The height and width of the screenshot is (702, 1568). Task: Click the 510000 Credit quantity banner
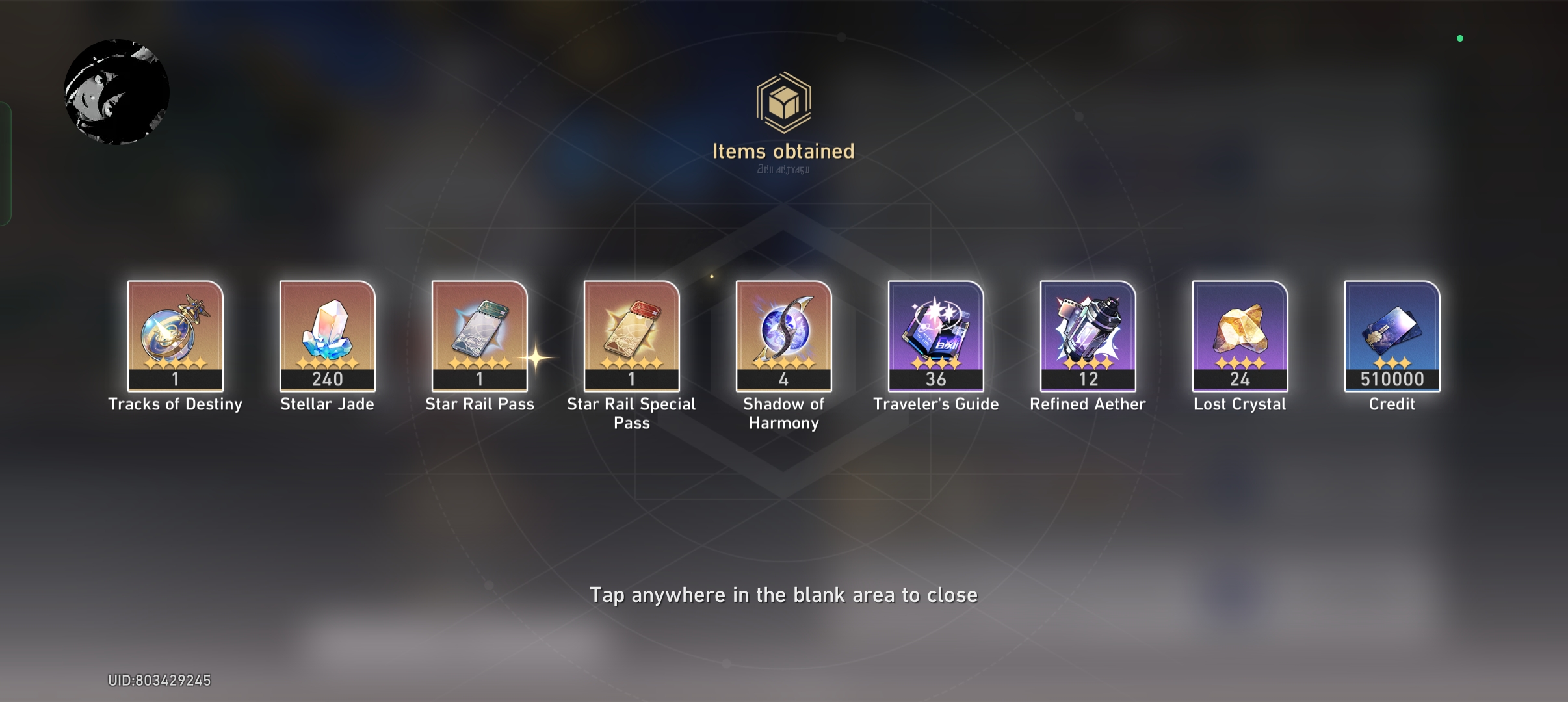[1391, 379]
